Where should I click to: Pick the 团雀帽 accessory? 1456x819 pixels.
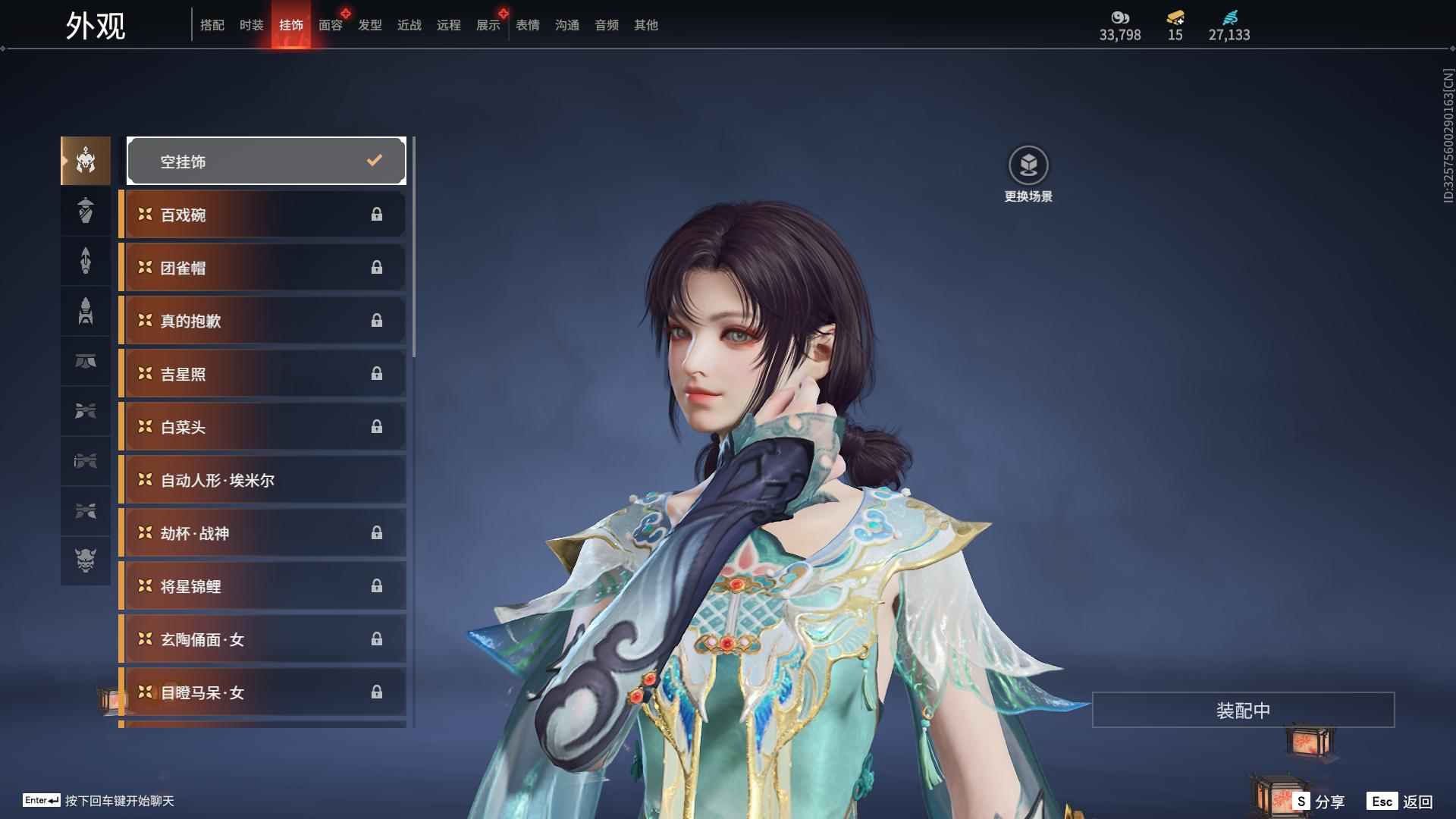[x=262, y=268]
